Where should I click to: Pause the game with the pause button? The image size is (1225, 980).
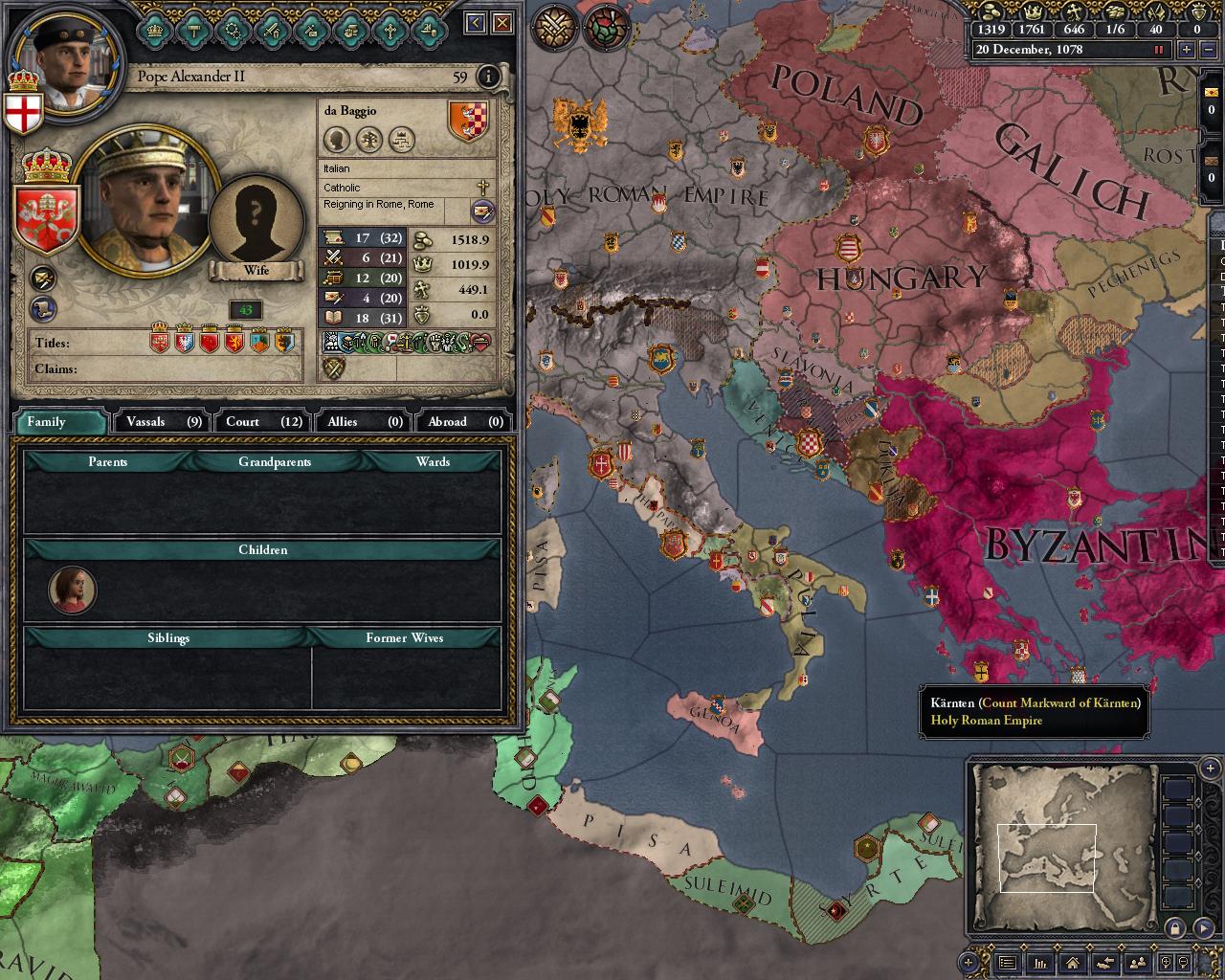coord(1160,50)
